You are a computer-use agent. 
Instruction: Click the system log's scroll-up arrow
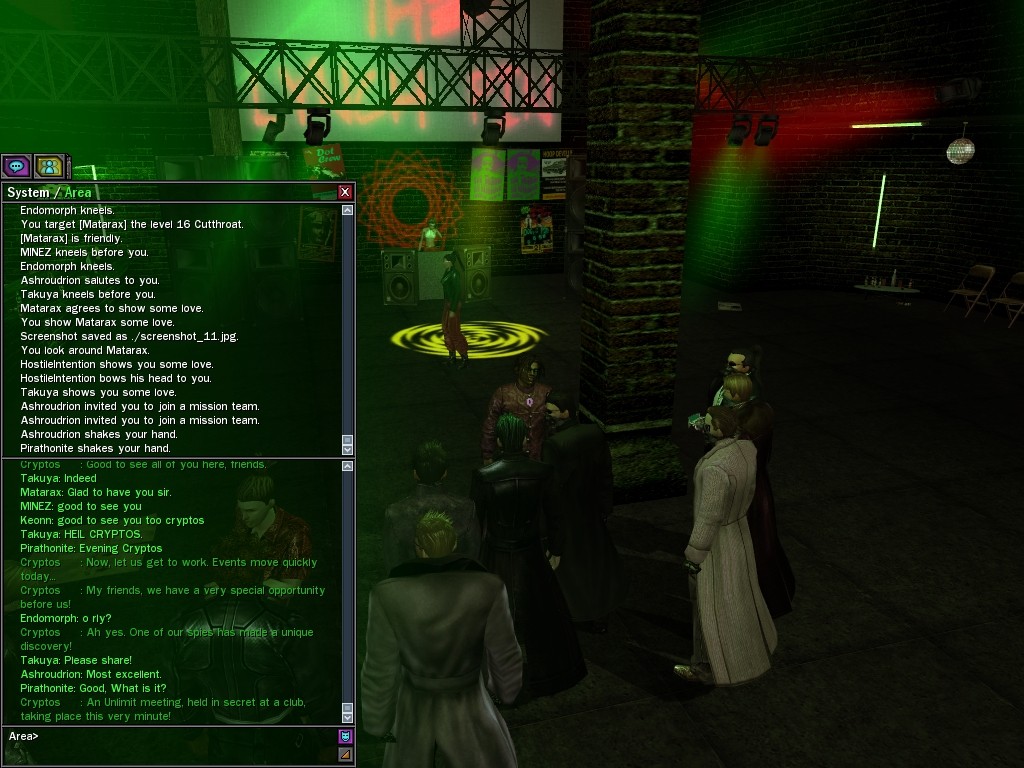pos(347,211)
